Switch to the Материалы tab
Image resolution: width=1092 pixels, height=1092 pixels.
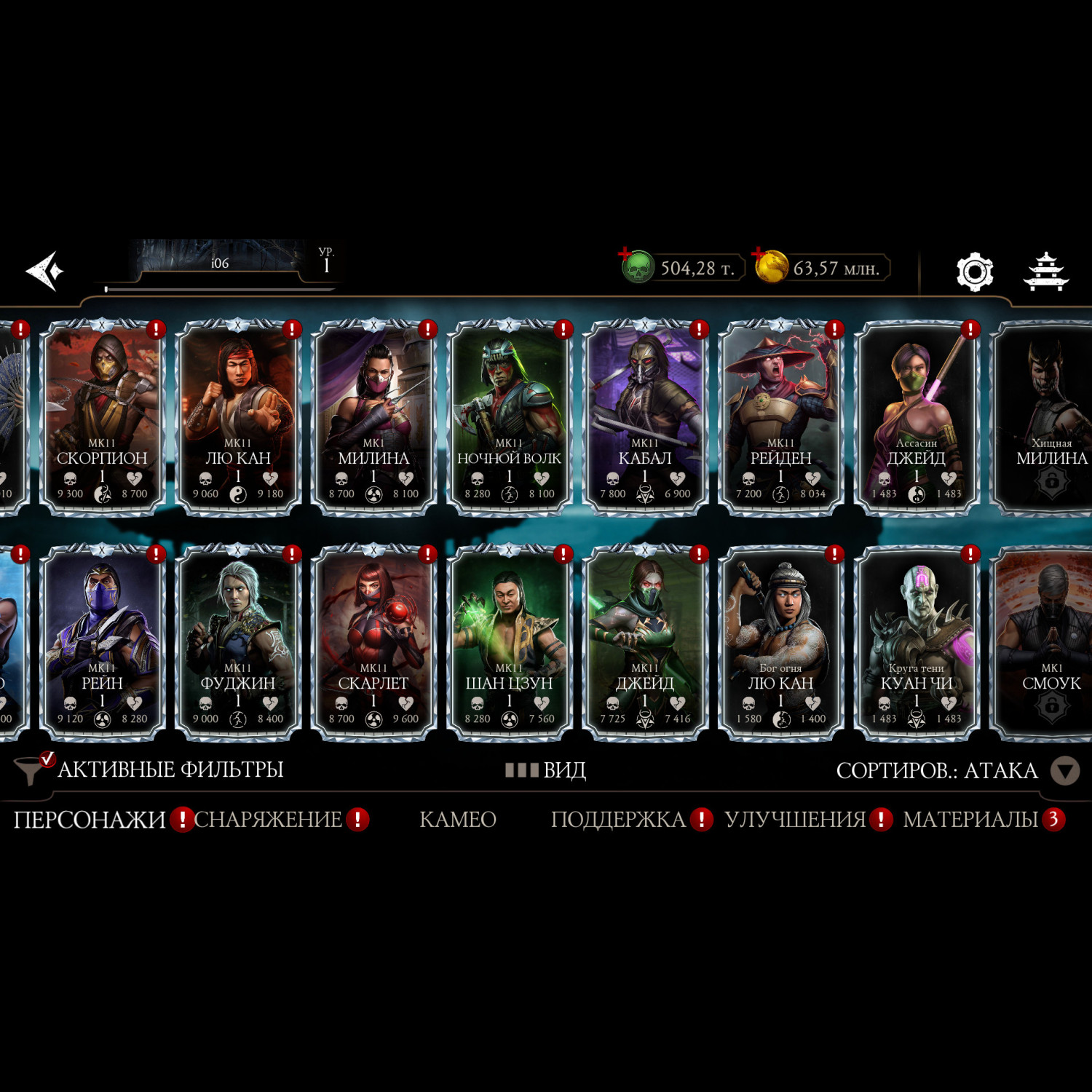coord(970,820)
